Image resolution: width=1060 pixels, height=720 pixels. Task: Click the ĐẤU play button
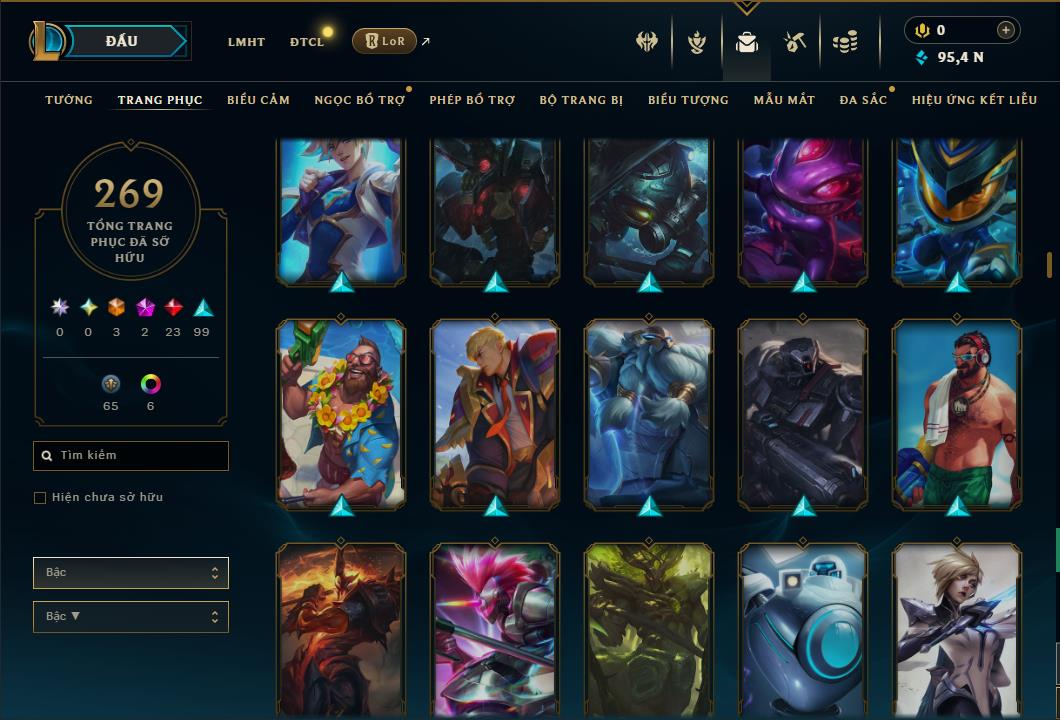[x=121, y=41]
